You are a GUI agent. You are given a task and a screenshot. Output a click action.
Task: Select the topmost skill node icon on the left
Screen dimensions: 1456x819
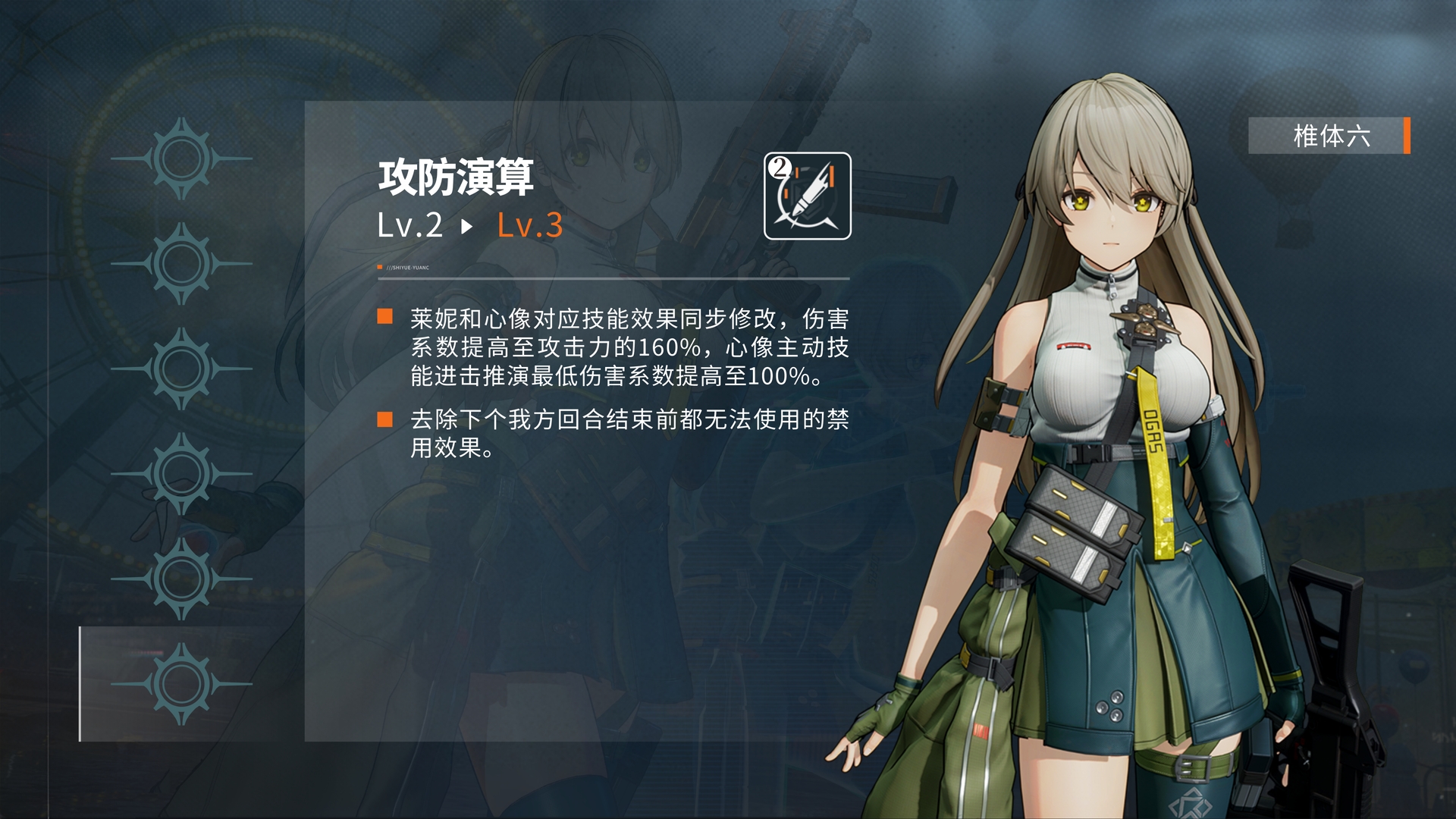click(x=180, y=157)
